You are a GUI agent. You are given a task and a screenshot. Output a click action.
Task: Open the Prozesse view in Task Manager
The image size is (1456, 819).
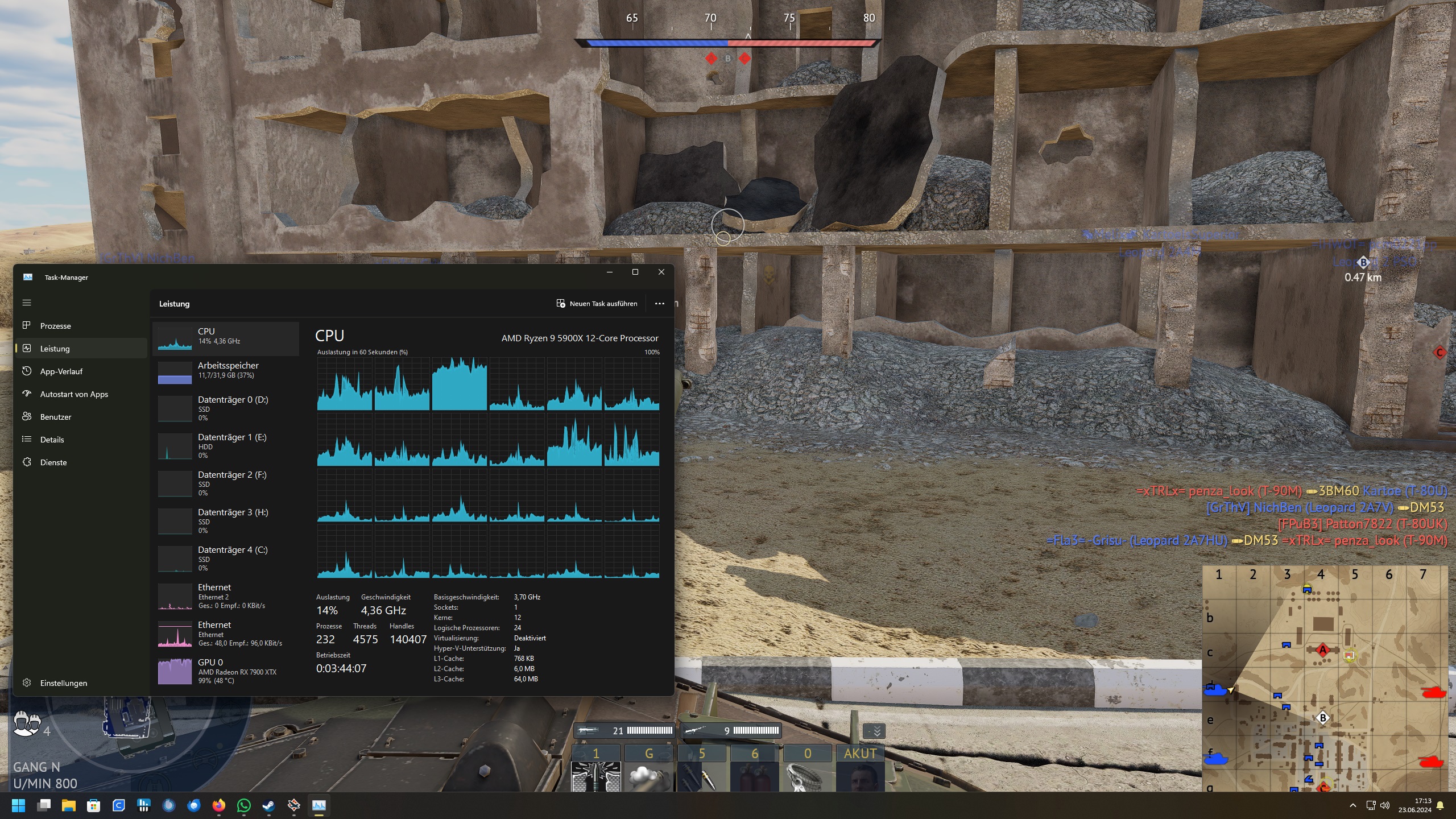click(x=55, y=325)
